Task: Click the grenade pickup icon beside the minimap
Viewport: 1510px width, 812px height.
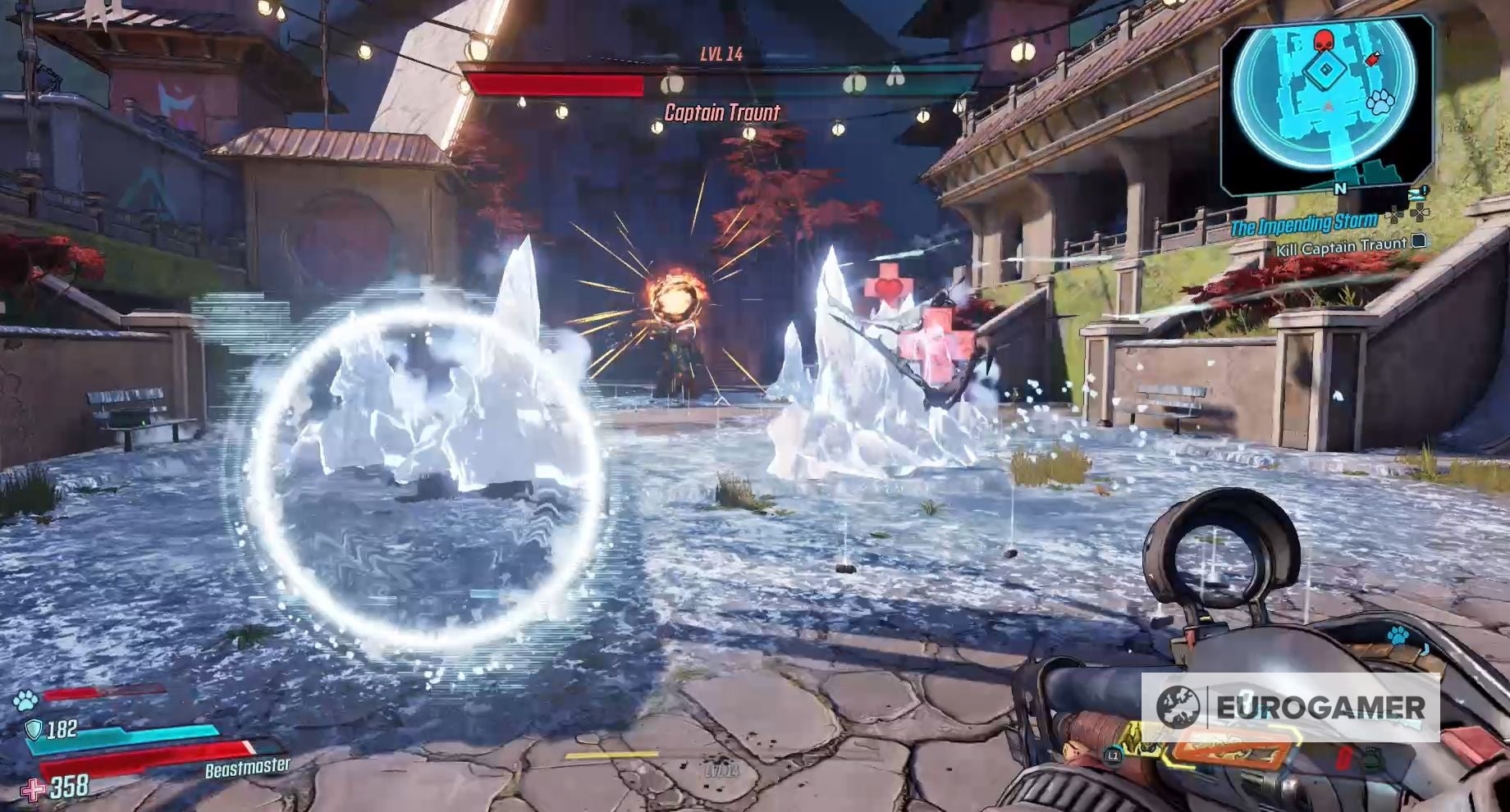Action: [x=1373, y=59]
